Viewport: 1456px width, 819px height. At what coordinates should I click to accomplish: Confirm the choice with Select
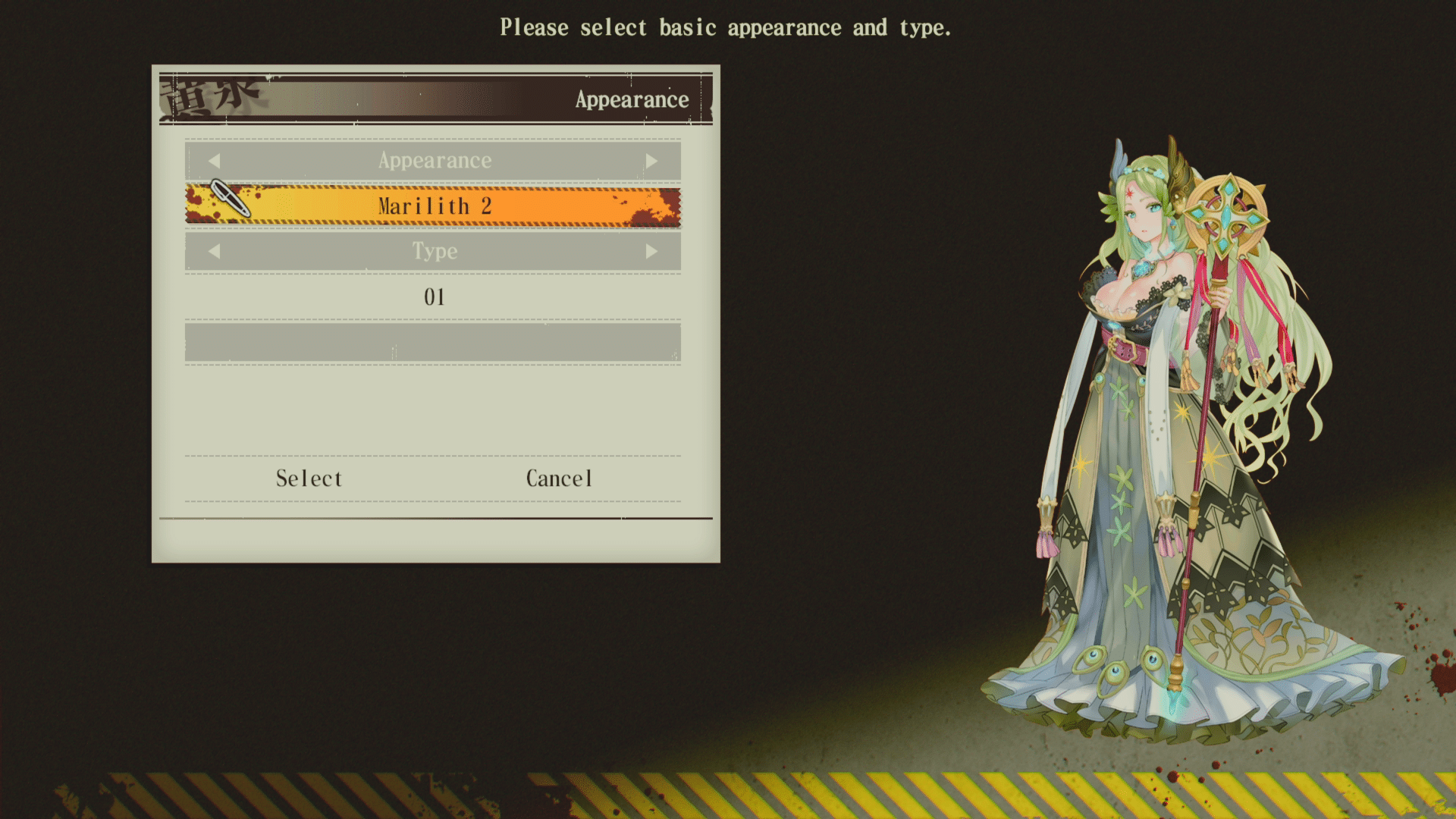point(308,478)
